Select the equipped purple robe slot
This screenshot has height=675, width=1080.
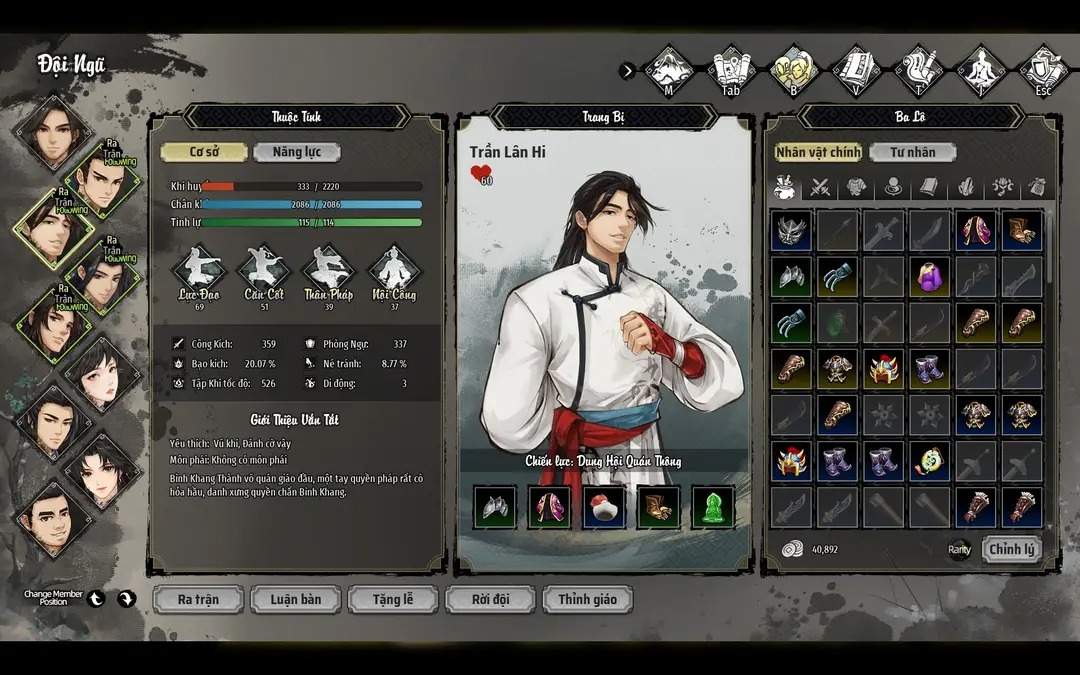[549, 508]
